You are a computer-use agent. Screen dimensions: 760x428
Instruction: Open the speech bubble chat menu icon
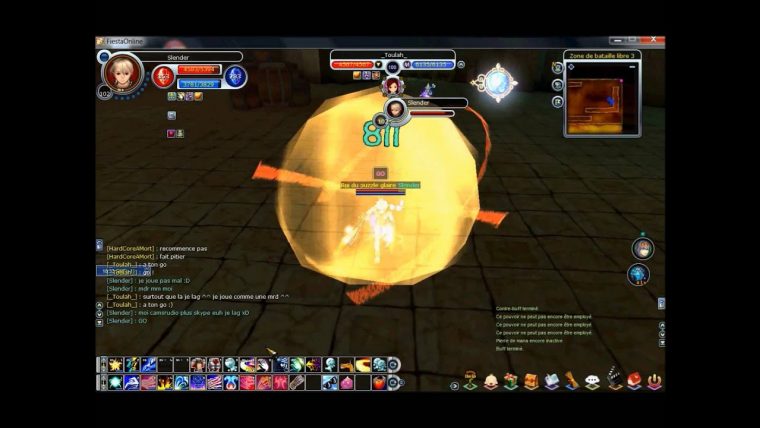[x=592, y=381]
